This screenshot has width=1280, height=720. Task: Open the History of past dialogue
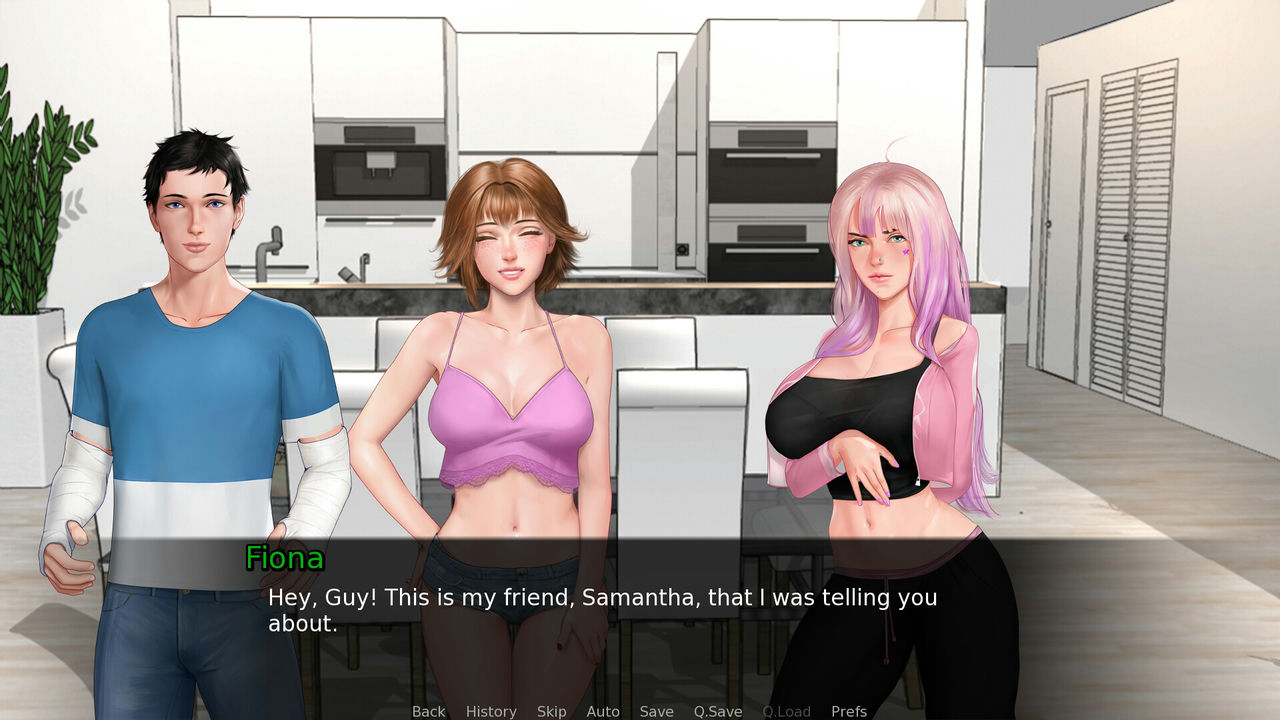pos(490,711)
